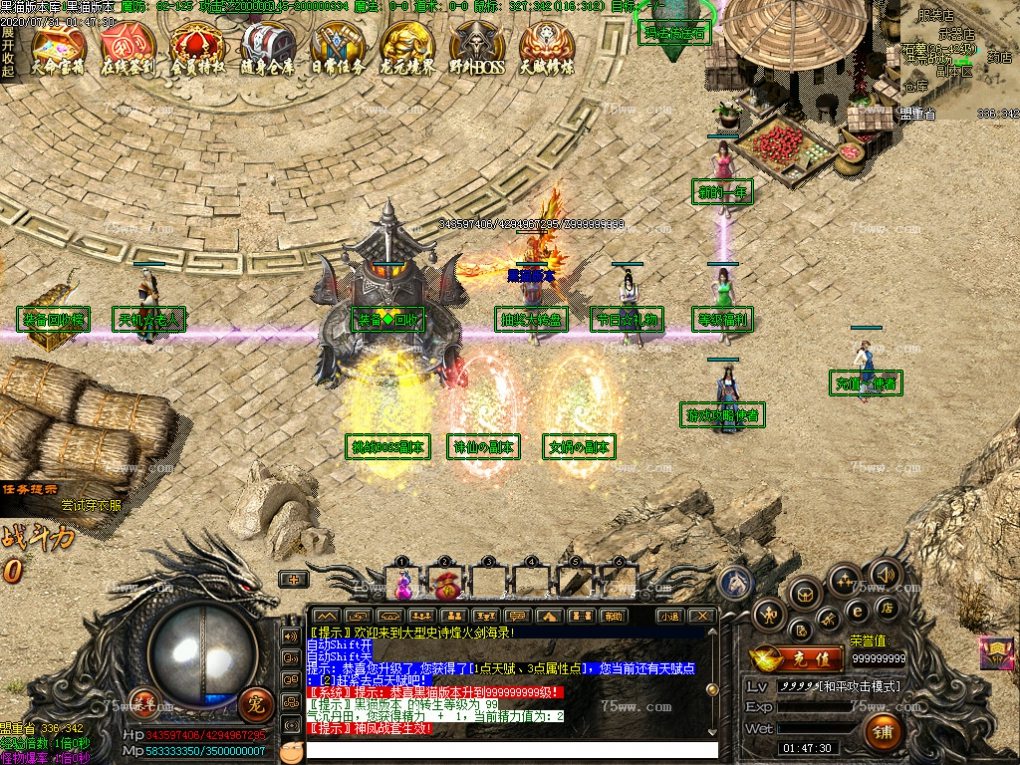Click the 宠 pet button by the orb
1020x765 pixels.
[x=255, y=701]
